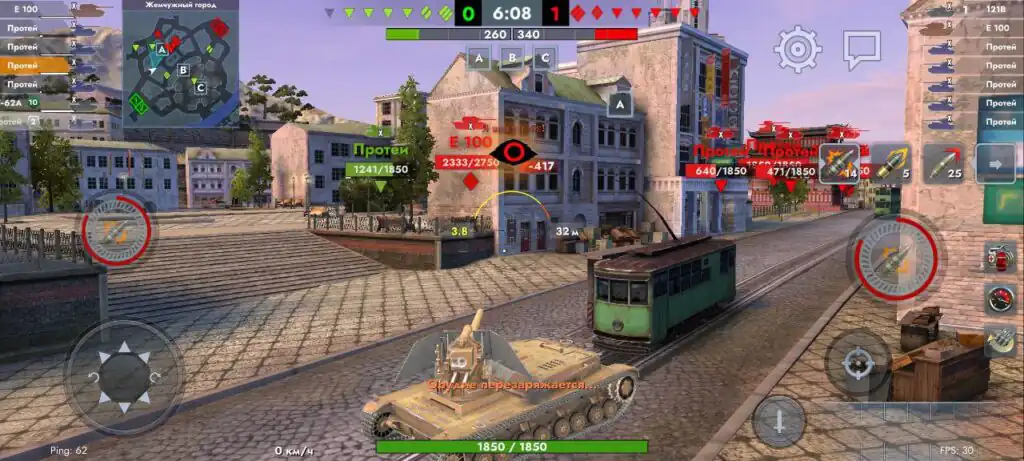Open the gear settings menu

pos(797,47)
